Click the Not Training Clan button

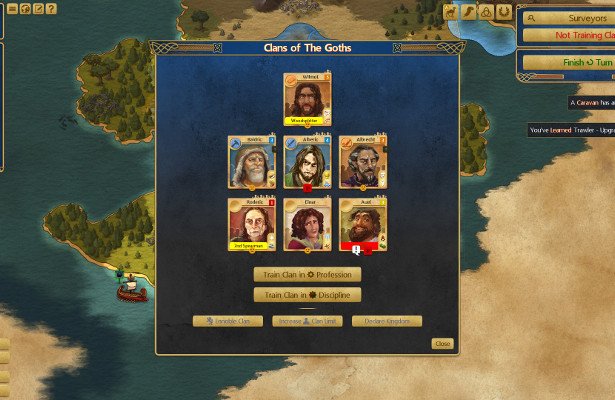pos(571,35)
